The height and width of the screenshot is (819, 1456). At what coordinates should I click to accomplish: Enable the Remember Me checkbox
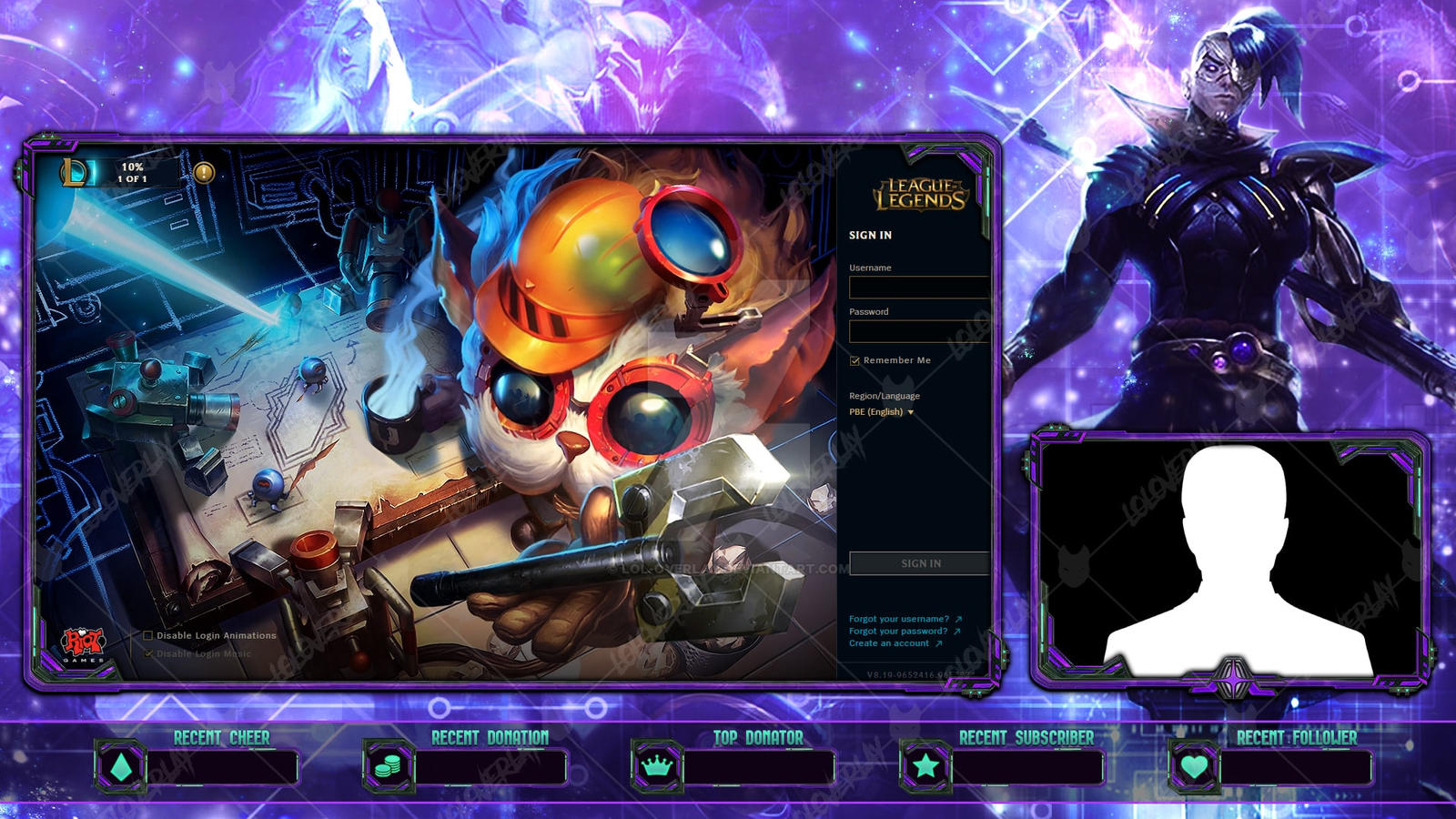(853, 359)
